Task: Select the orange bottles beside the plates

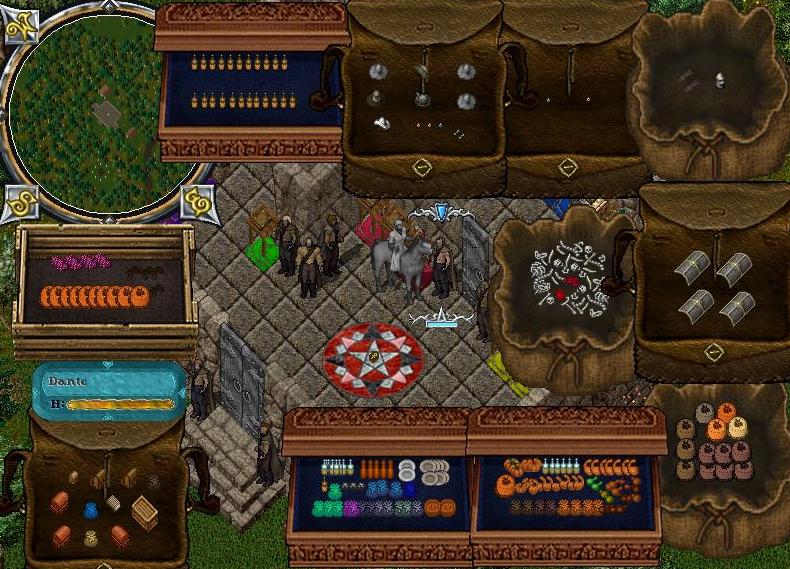Action: click(375, 467)
